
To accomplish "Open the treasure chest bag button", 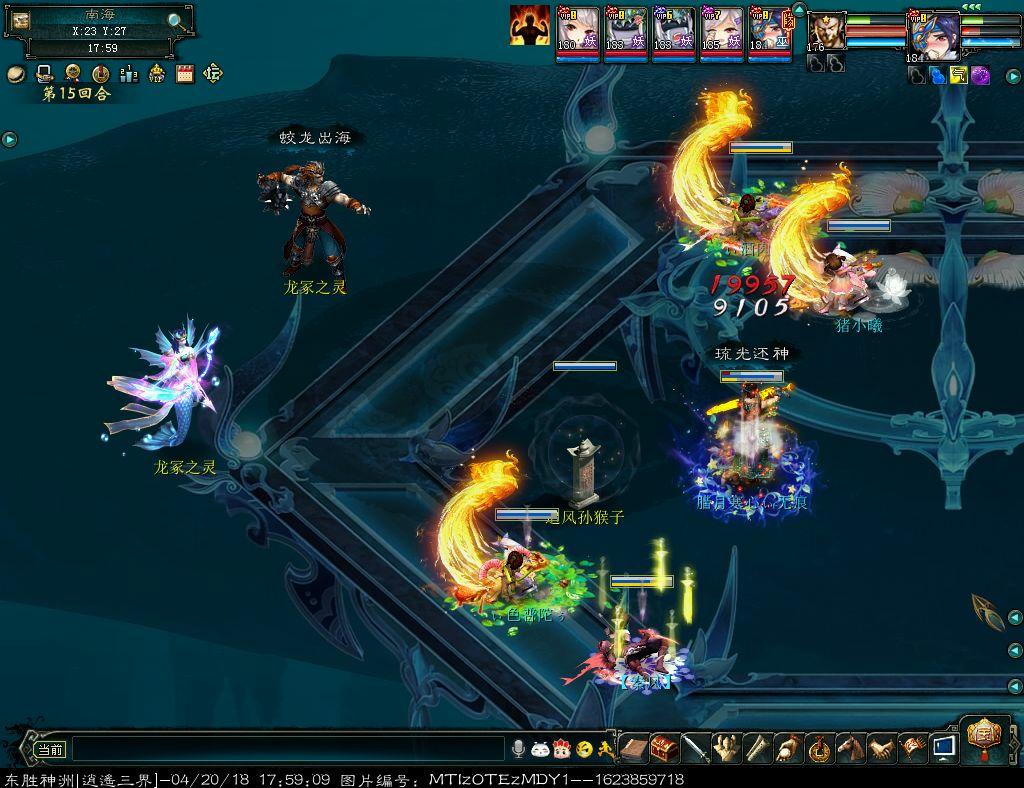I will [664, 747].
